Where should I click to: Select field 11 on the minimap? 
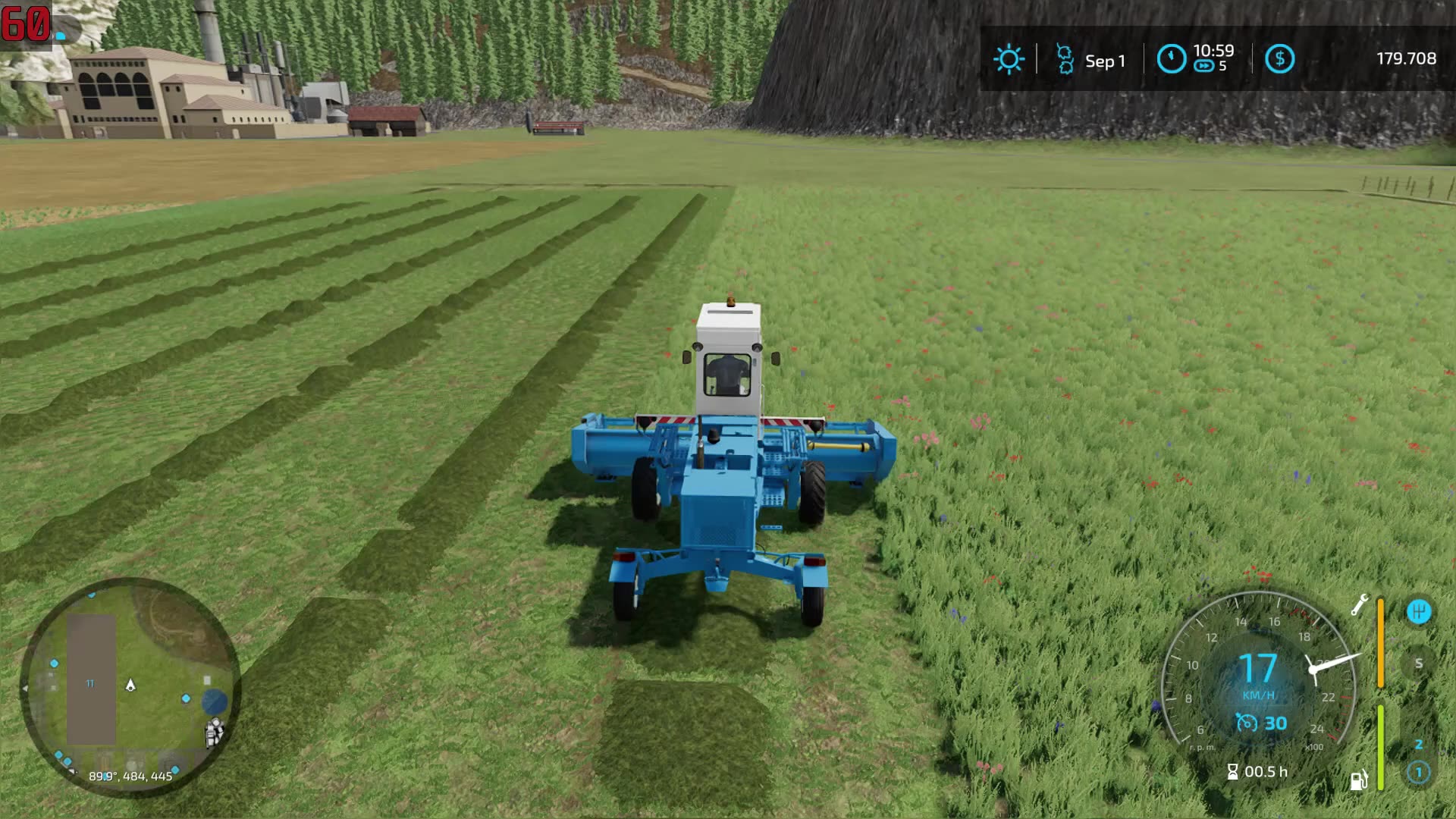pos(89,682)
